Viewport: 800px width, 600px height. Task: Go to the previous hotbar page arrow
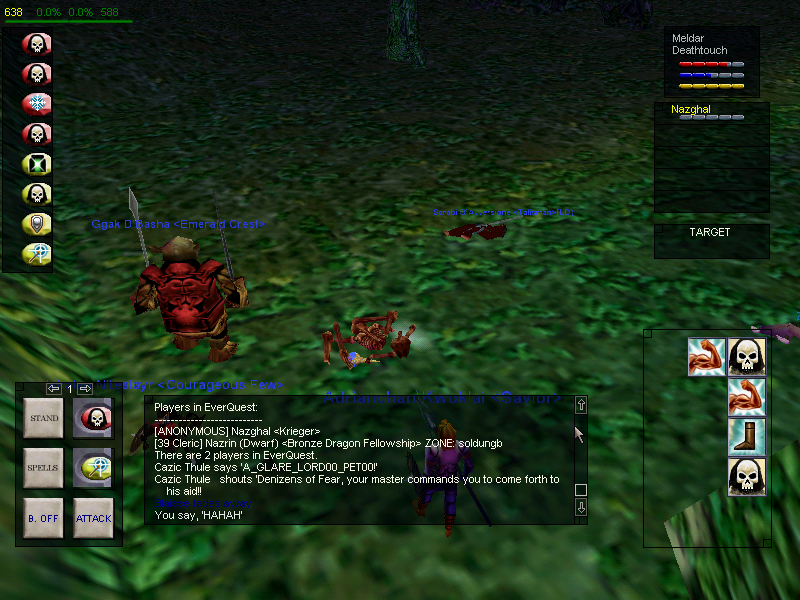click(x=54, y=388)
